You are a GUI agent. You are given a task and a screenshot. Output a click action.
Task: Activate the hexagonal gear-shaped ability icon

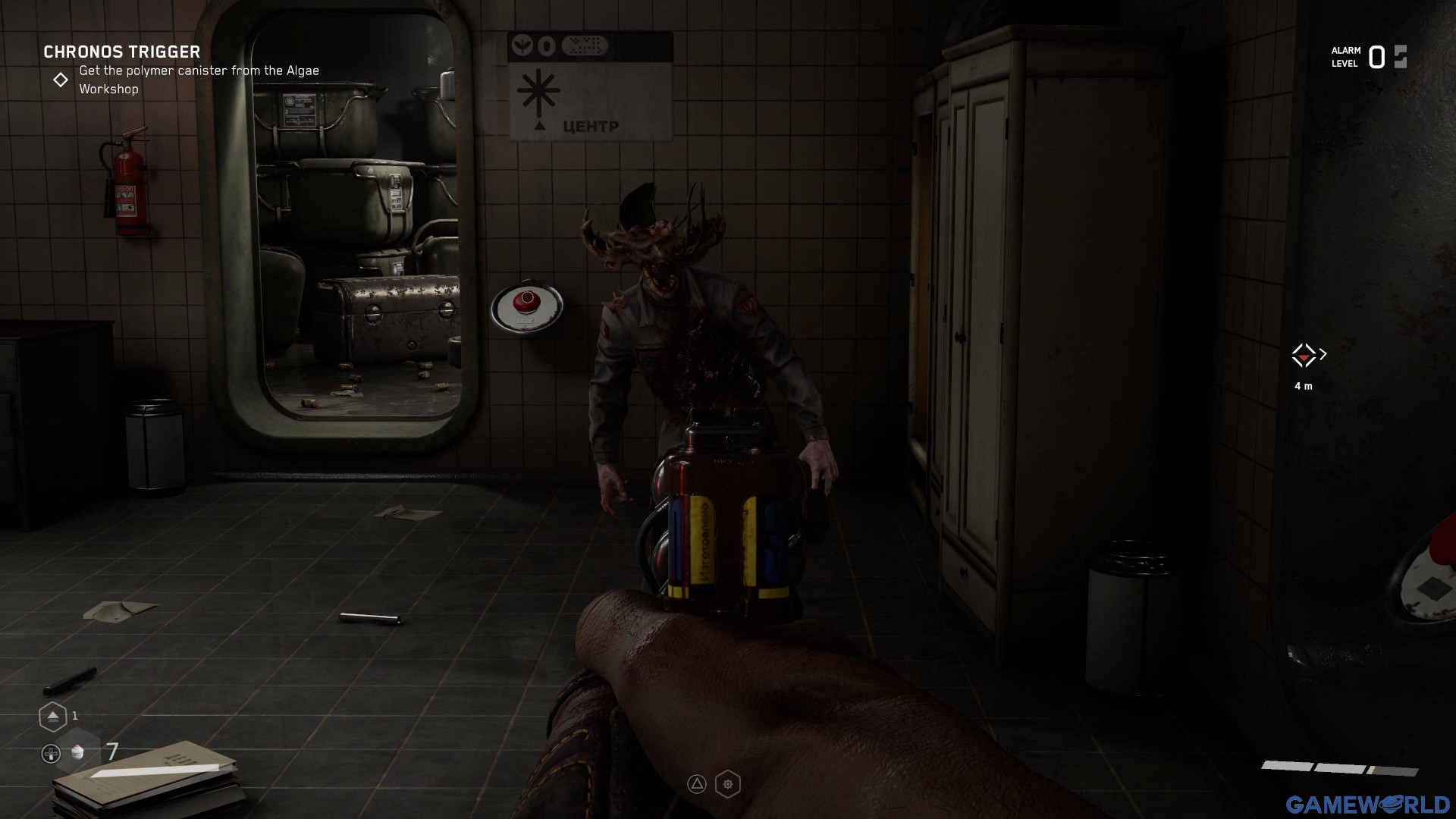pyautogui.click(x=728, y=784)
